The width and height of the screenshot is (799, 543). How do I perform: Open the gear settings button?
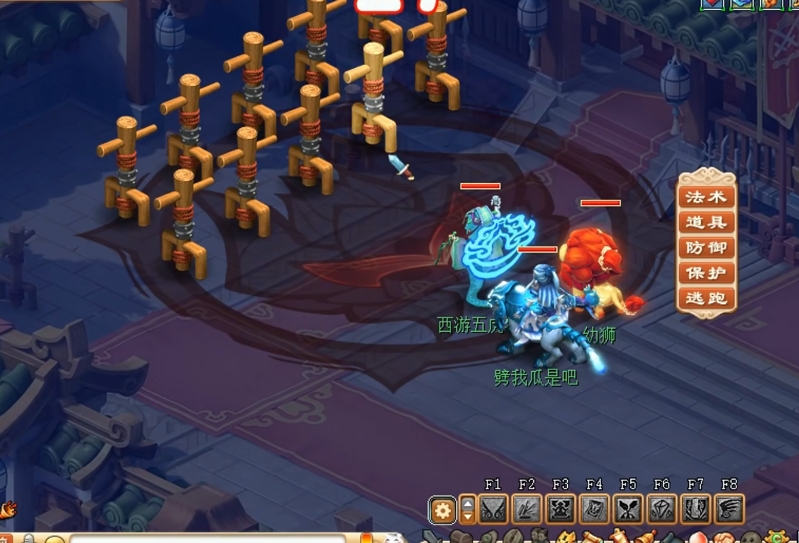442,511
